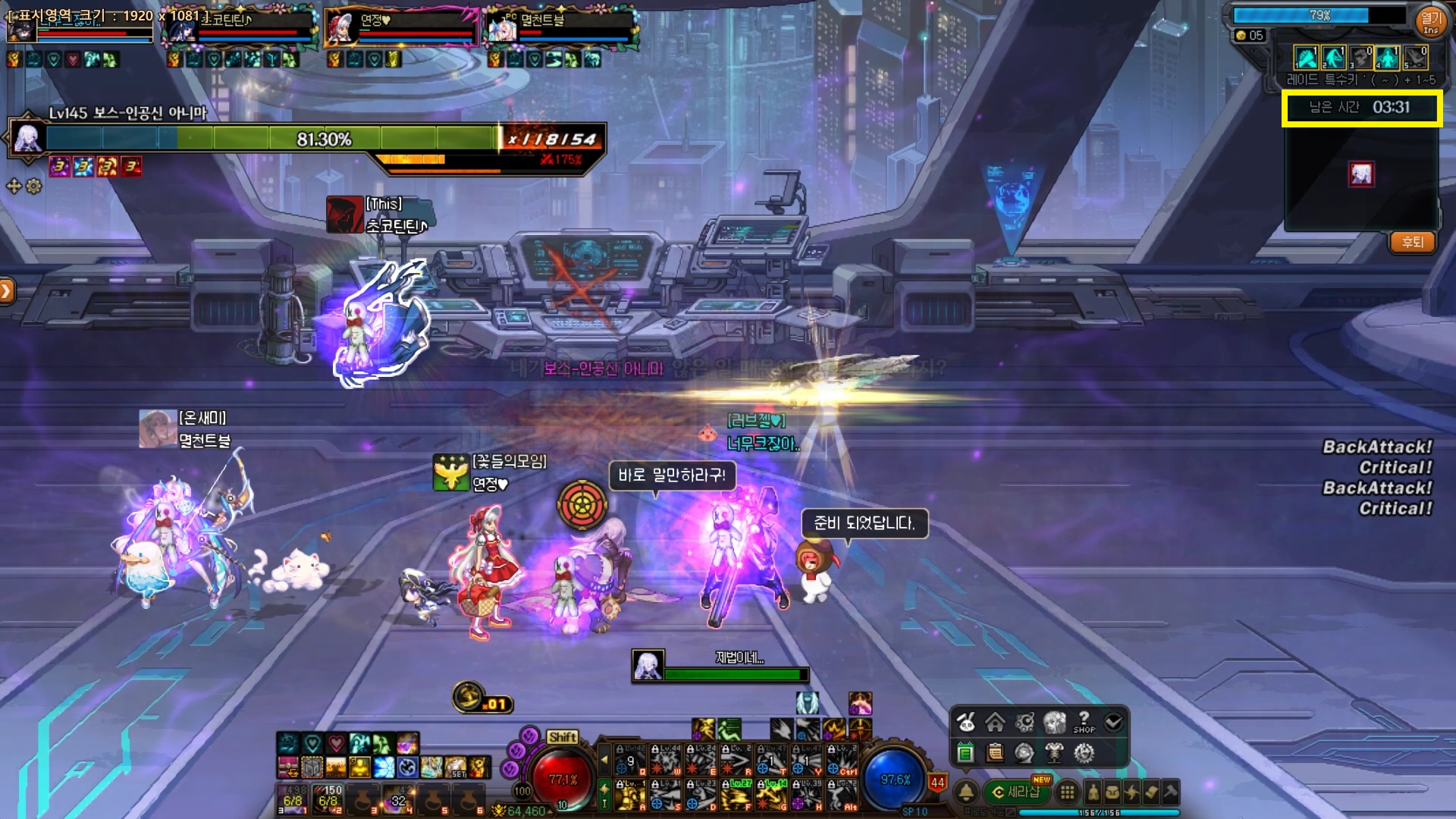This screenshot has width=1456, height=819.
Task: Use the consumable in quick slot 1
Action: 293,799
